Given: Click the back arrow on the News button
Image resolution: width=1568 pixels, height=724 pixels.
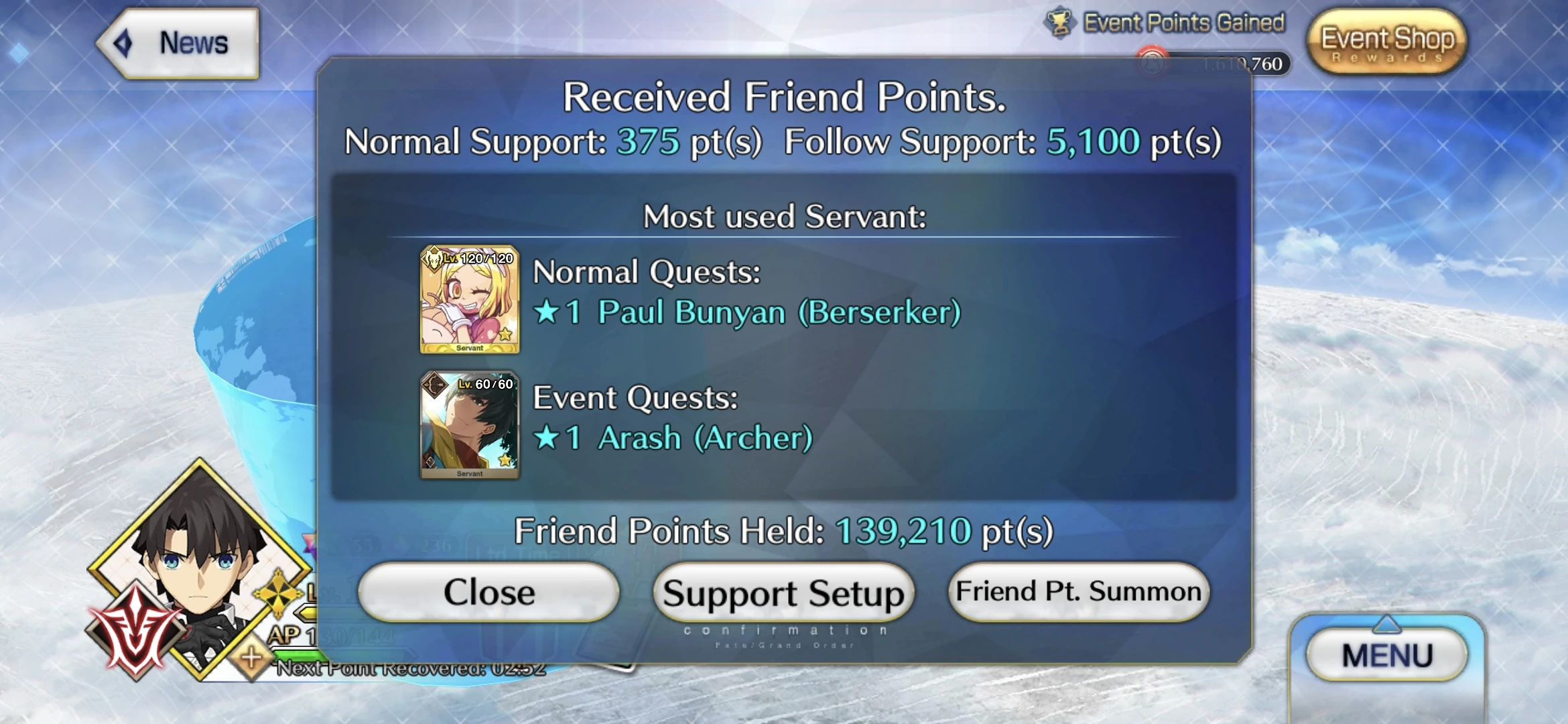Looking at the screenshot, I should click(121, 42).
